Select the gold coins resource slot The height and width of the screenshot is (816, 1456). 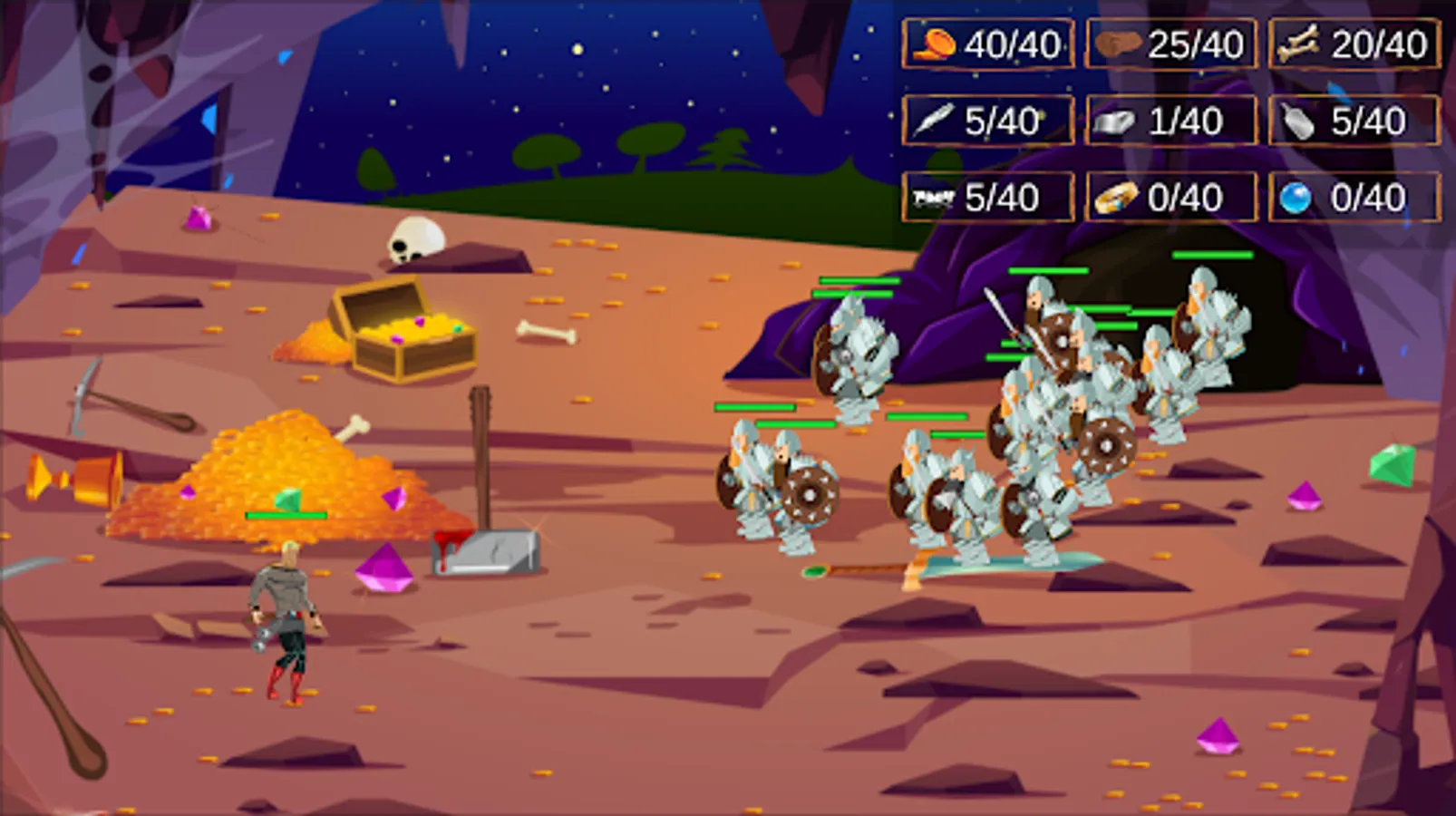point(987,44)
